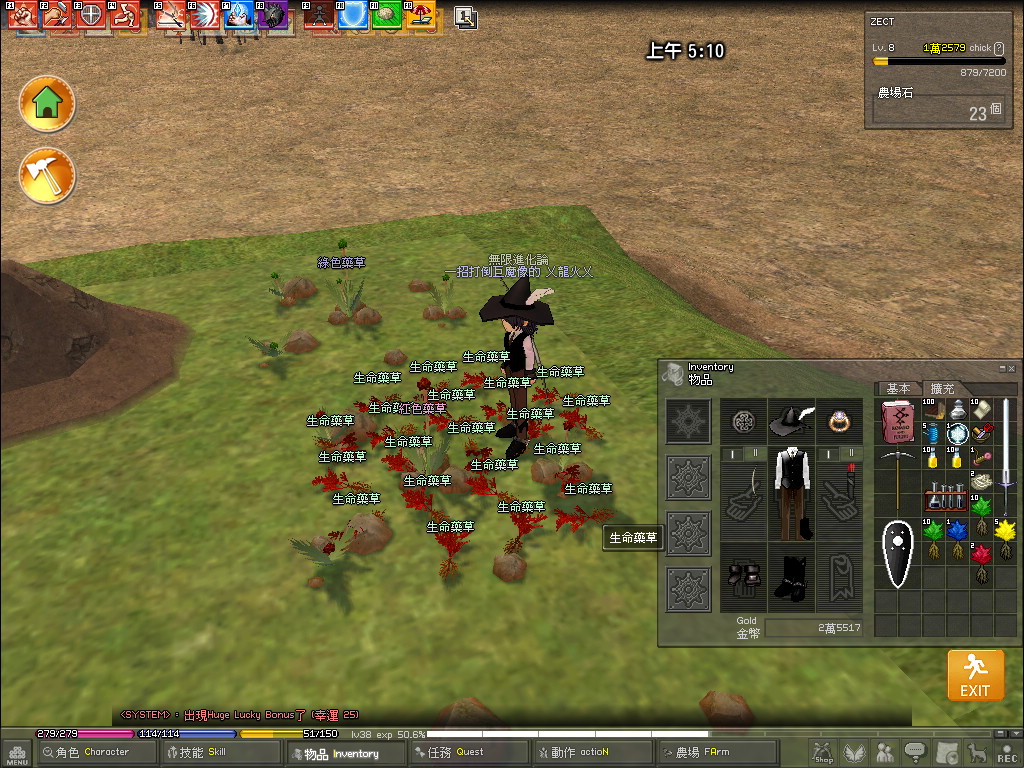Select the yellow herb stack
Screen dimensions: 1024x768
pyautogui.click(x=1005, y=530)
